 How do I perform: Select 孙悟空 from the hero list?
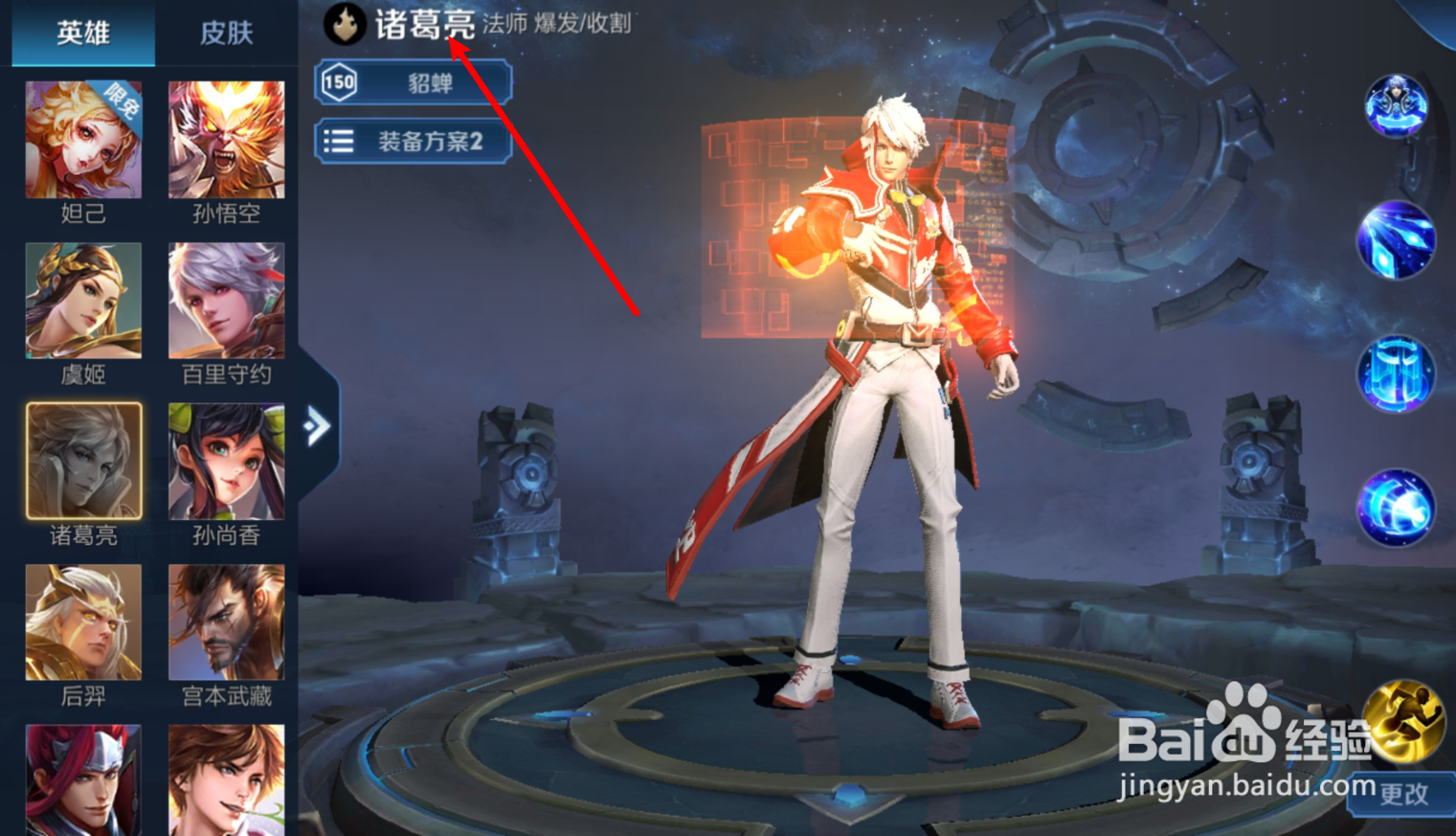(226, 140)
